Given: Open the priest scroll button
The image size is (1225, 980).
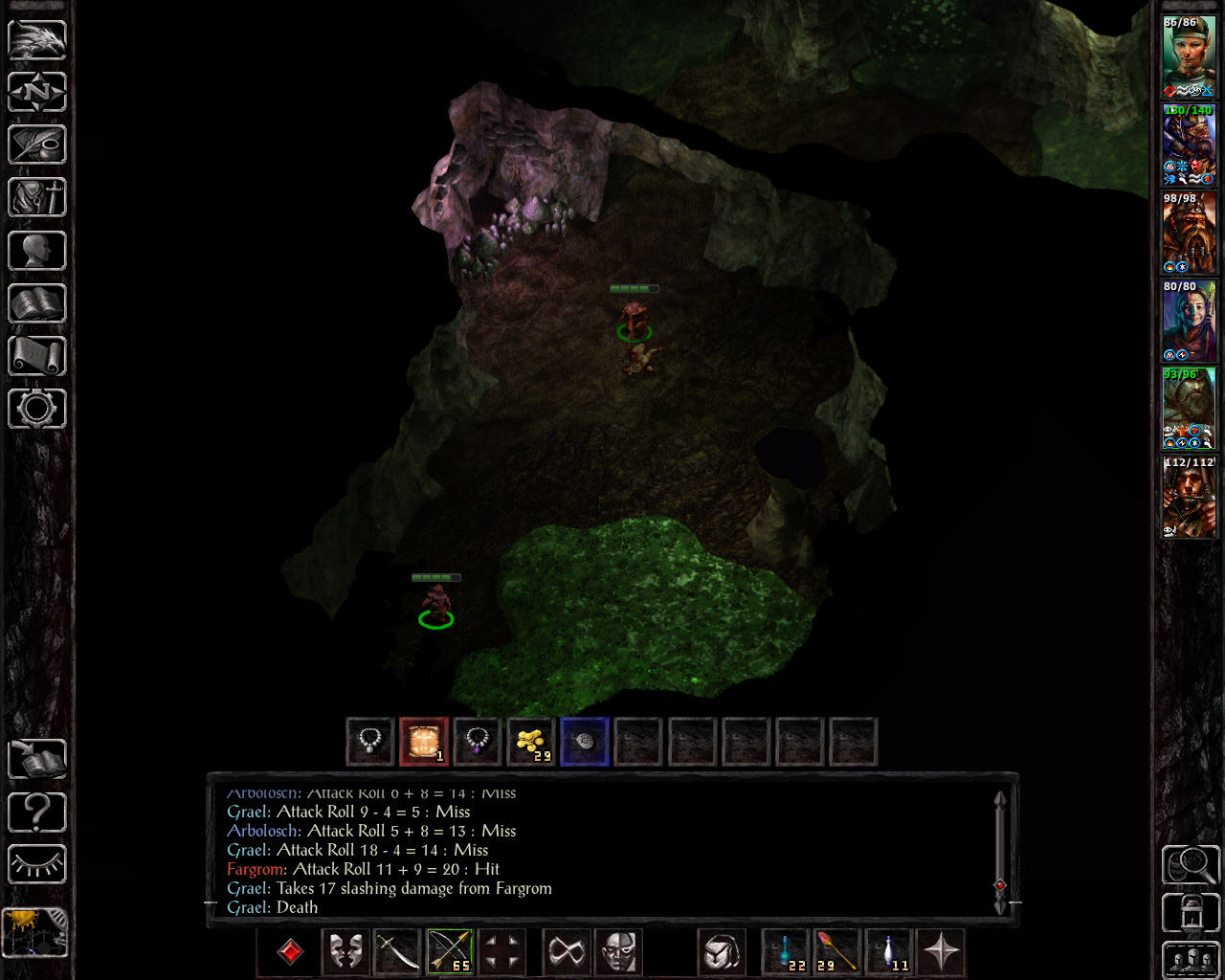Looking at the screenshot, I should pyautogui.click(x=37, y=356).
